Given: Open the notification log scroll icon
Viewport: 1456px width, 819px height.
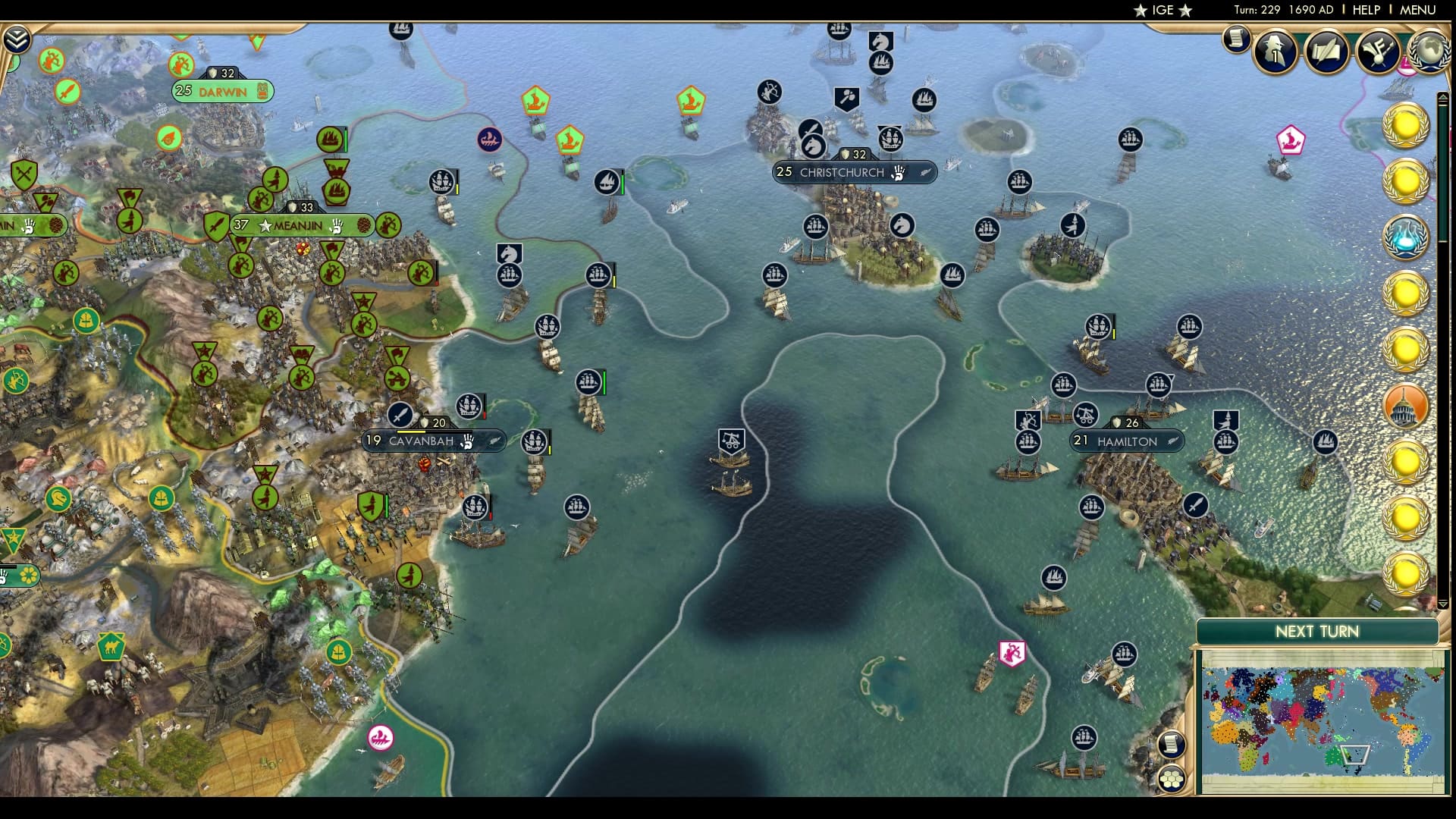Looking at the screenshot, I should pyautogui.click(x=1235, y=38).
